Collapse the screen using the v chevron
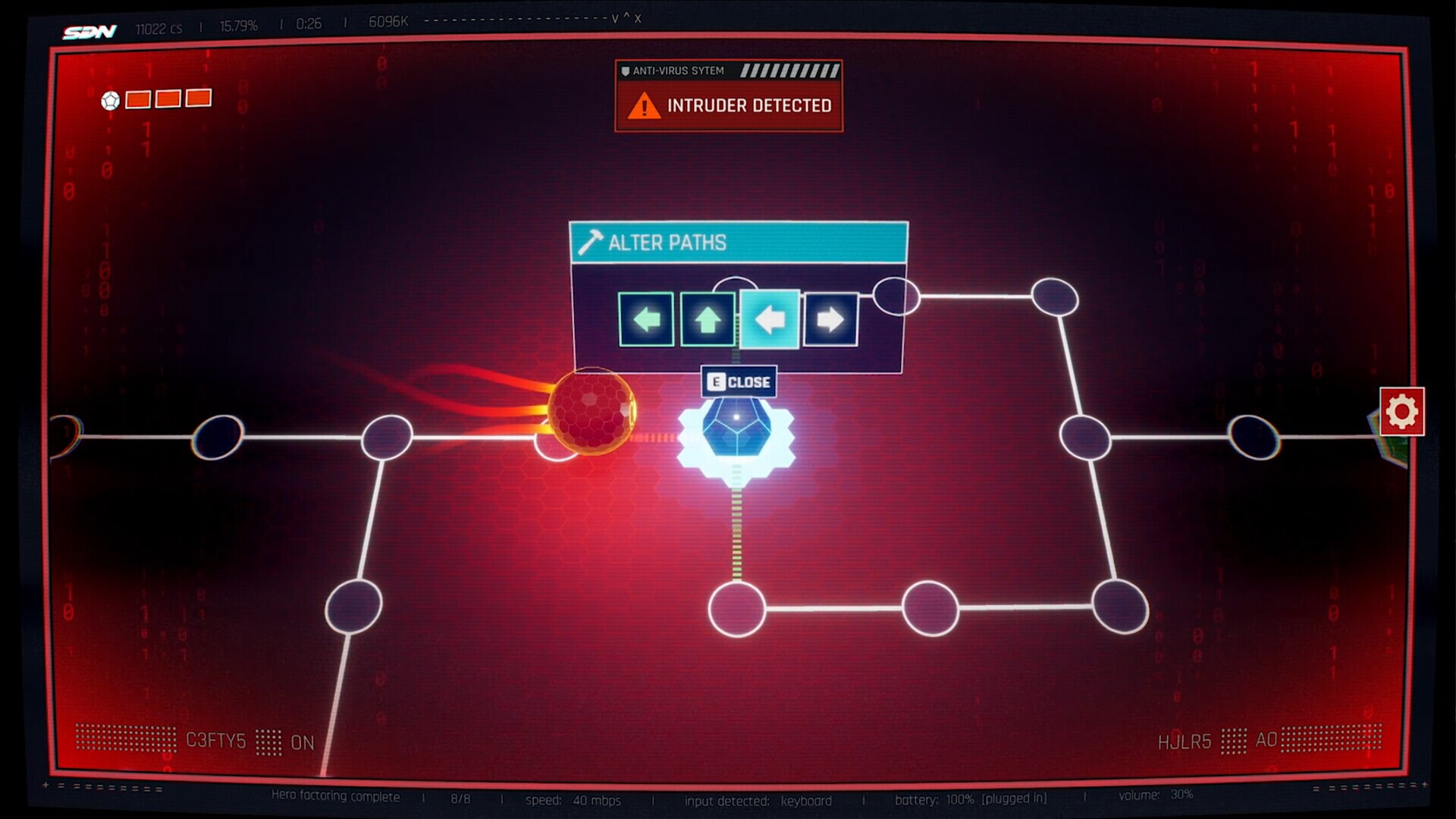 coord(614,18)
